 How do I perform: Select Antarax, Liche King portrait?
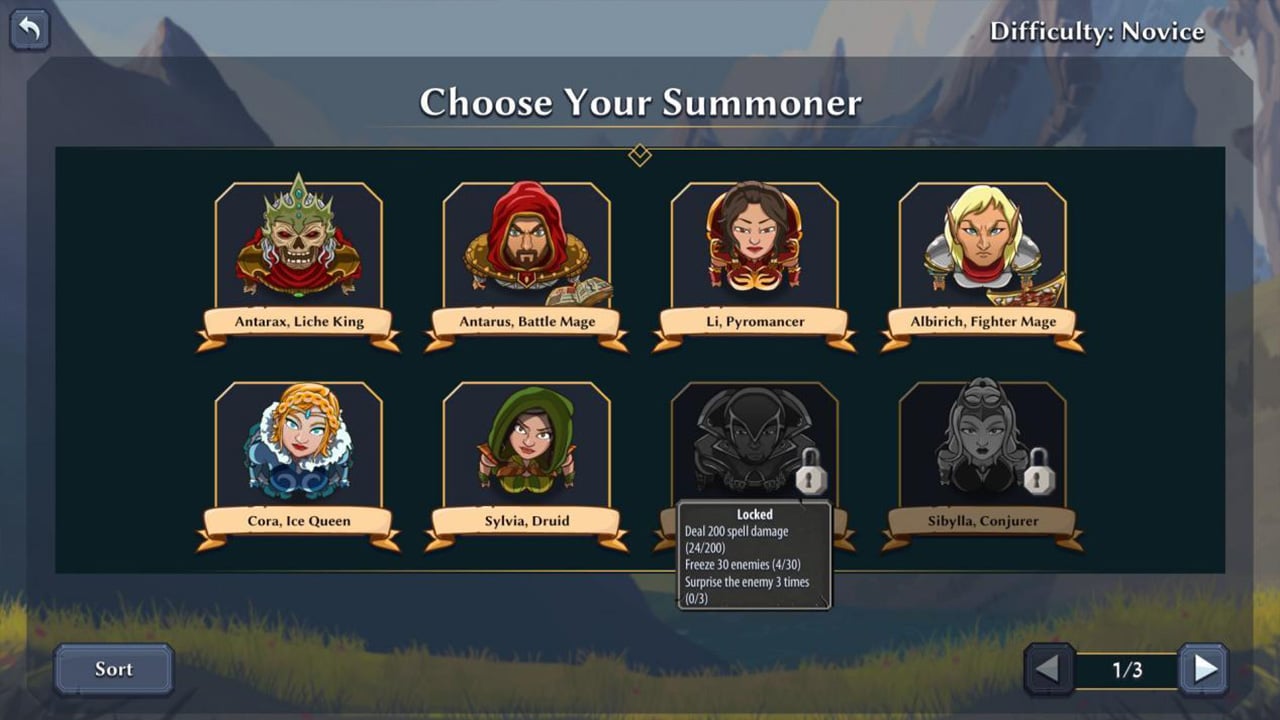pyautogui.click(x=300, y=245)
